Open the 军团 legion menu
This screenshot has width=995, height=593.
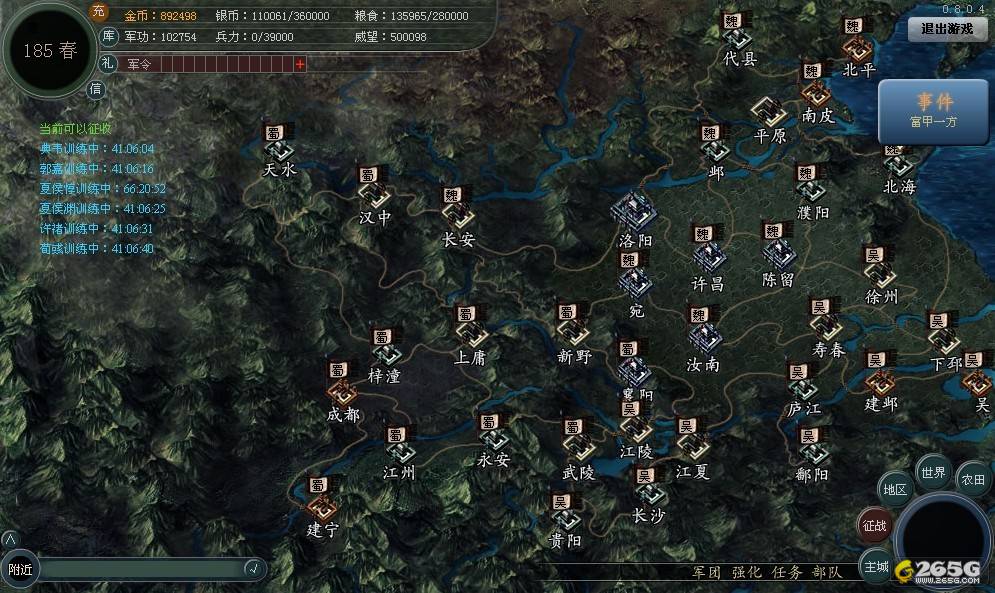click(706, 572)
